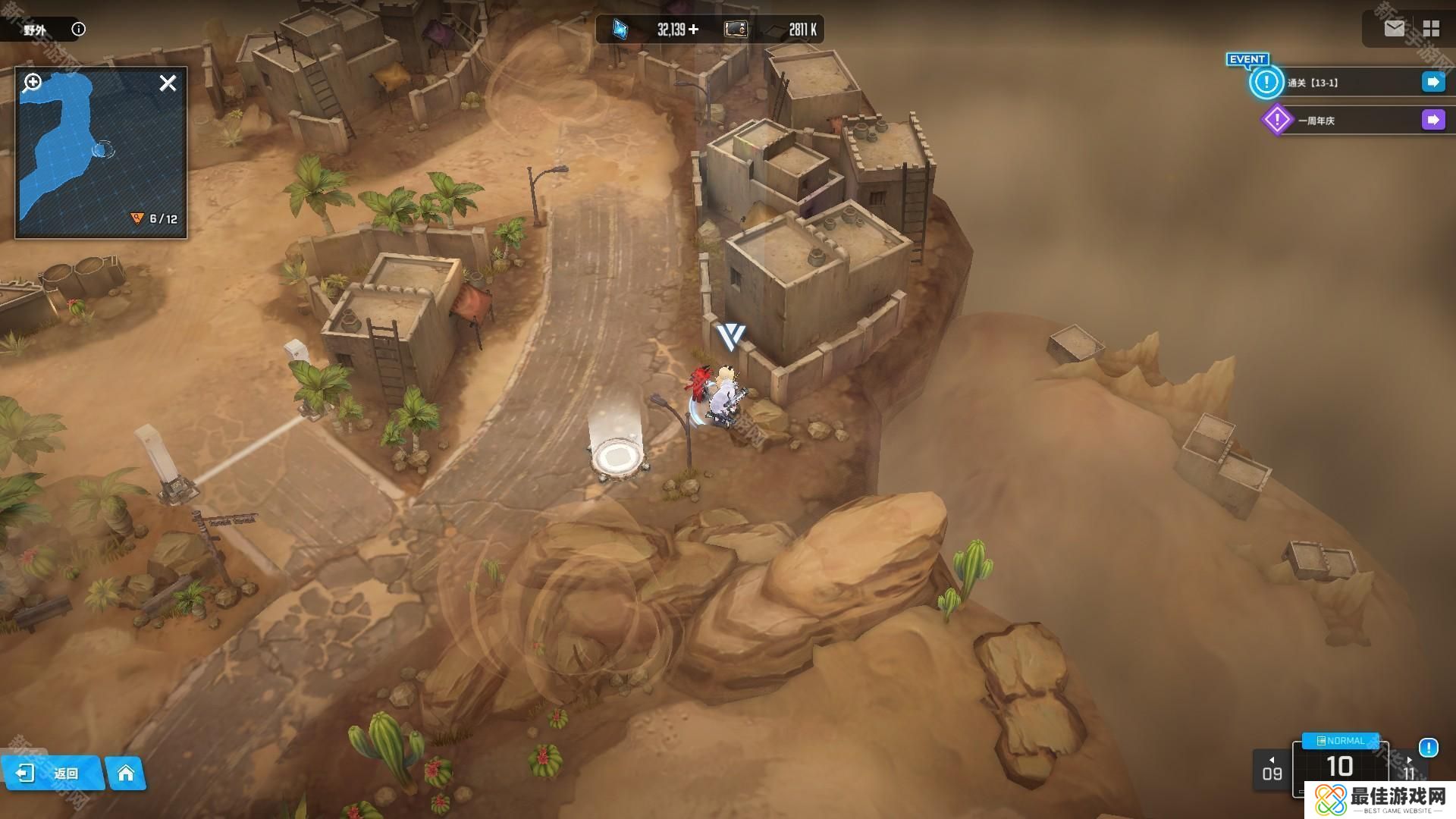Viewport: 1456px width, 819px height.
Task: Open the info icon beside 野外
Action: point(78,30)
